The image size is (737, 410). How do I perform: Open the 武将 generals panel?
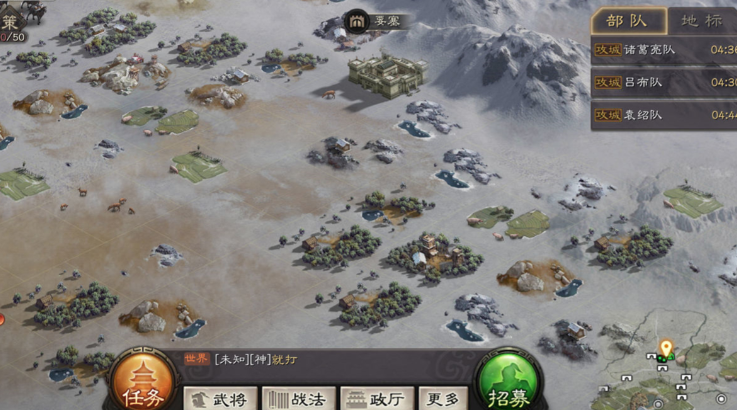pyautogui.click(x=219, y=398)
